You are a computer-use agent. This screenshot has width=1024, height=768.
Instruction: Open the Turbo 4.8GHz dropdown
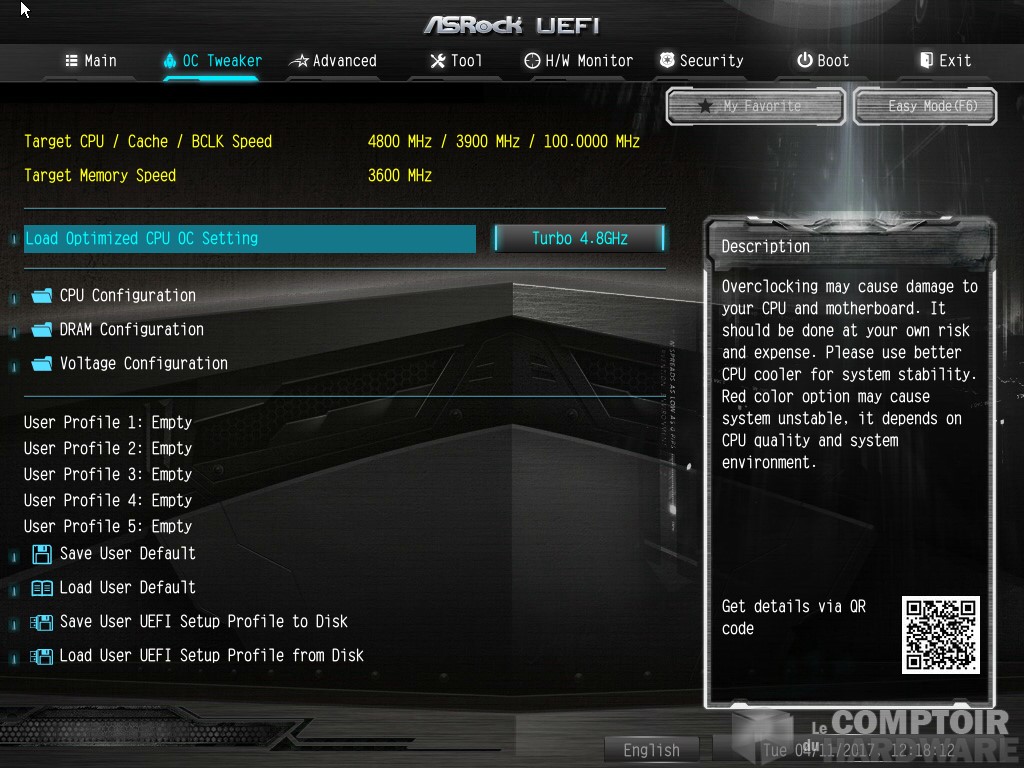(580, 239)
